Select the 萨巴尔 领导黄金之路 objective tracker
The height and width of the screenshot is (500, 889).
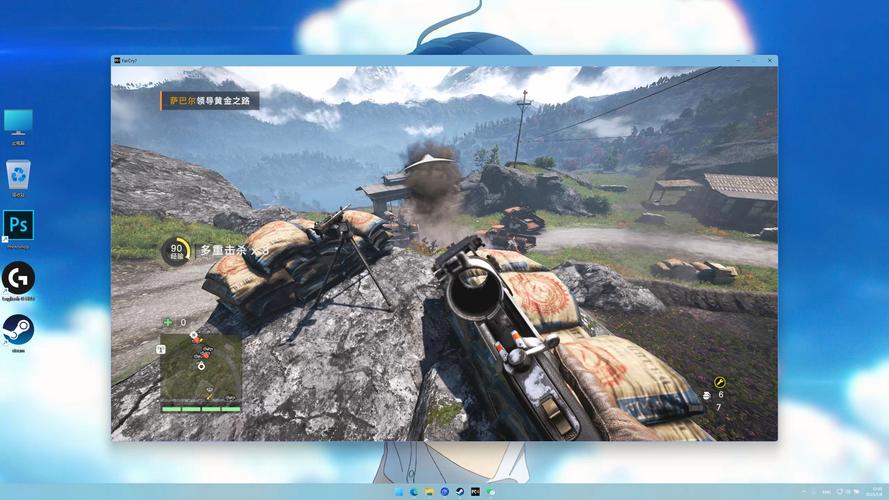coord(209,100)
